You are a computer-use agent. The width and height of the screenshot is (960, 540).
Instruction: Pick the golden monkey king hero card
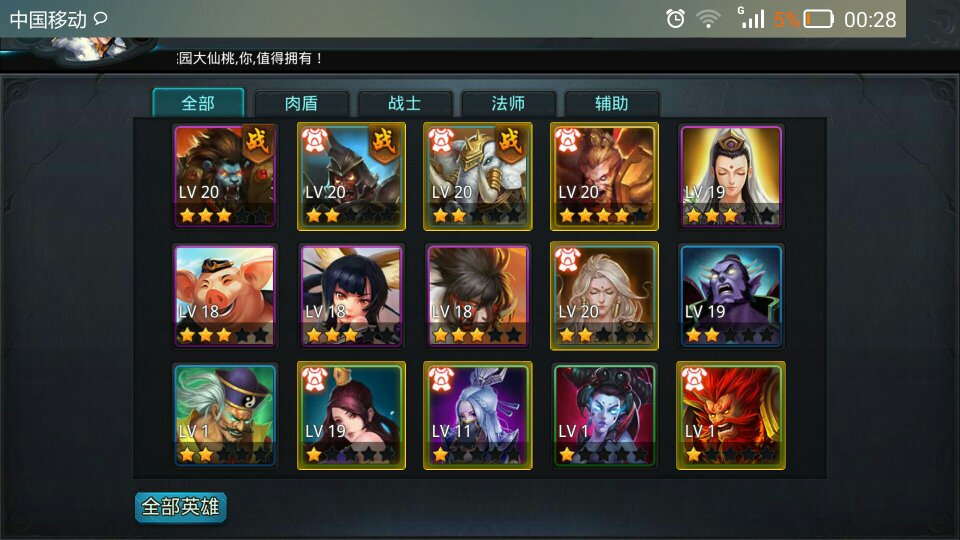pyautogui.click(x=604, y=176)
